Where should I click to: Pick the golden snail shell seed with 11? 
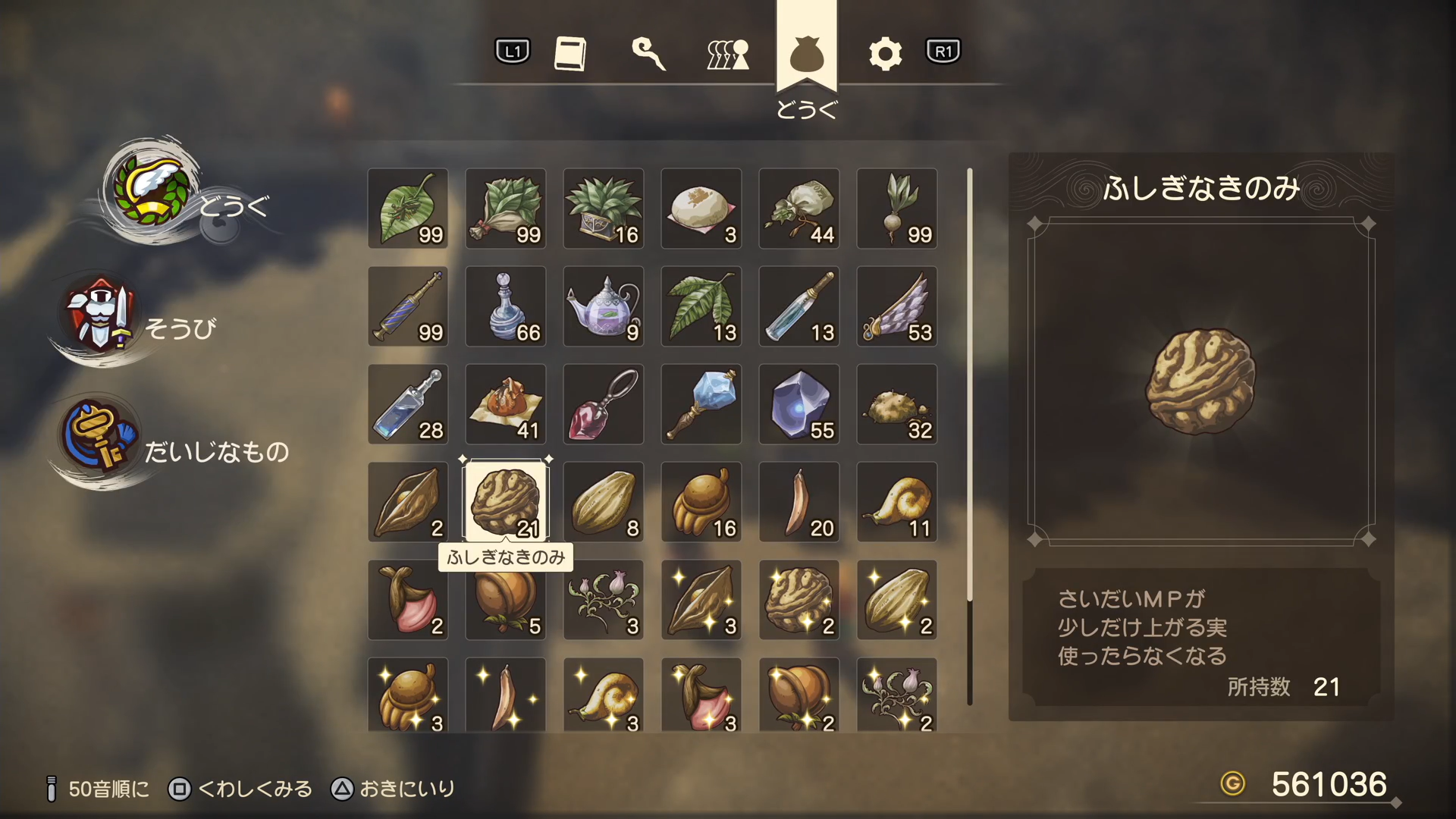coord(897,502)
